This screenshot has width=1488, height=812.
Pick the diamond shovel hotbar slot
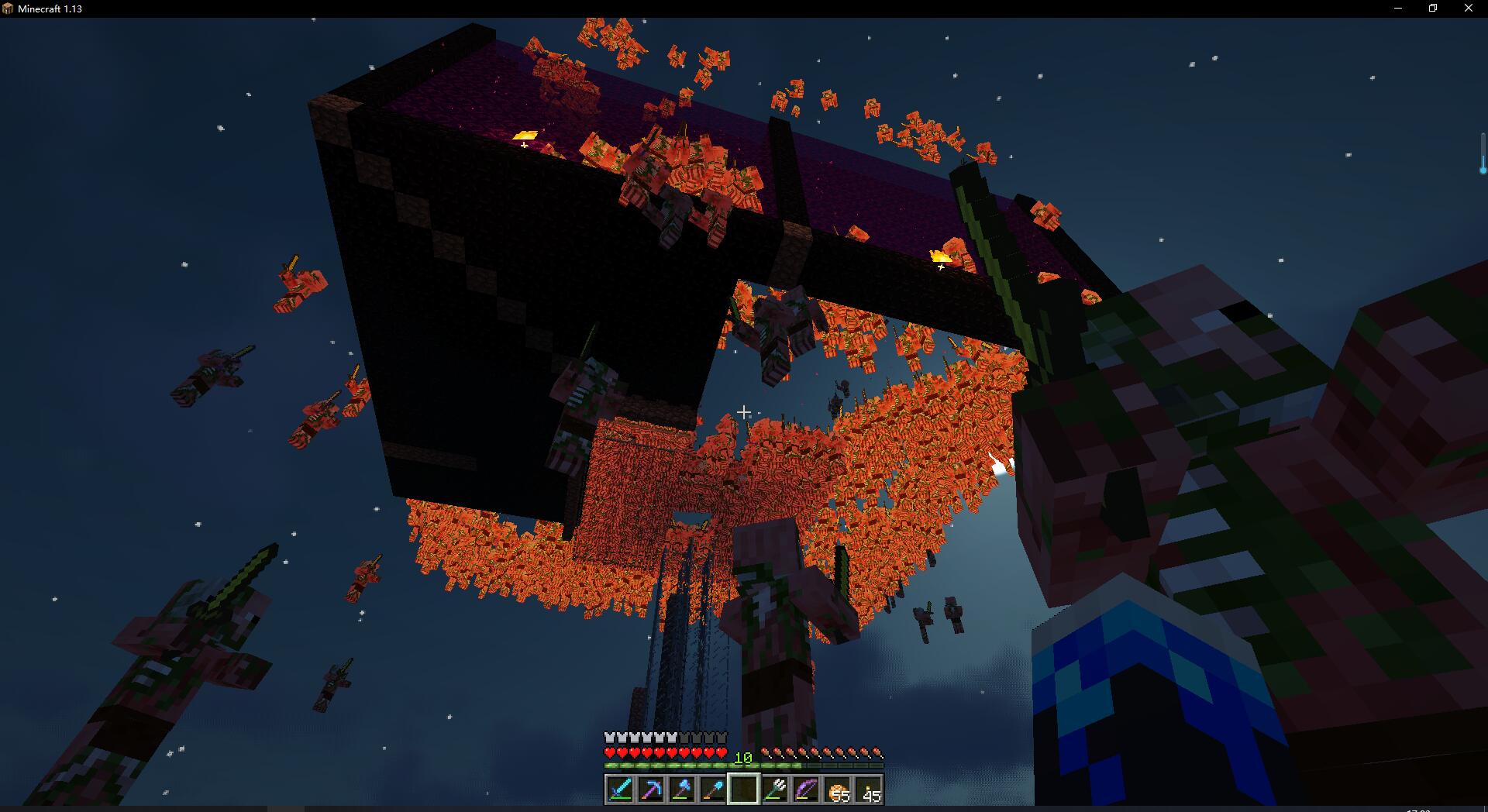(713, 790)
